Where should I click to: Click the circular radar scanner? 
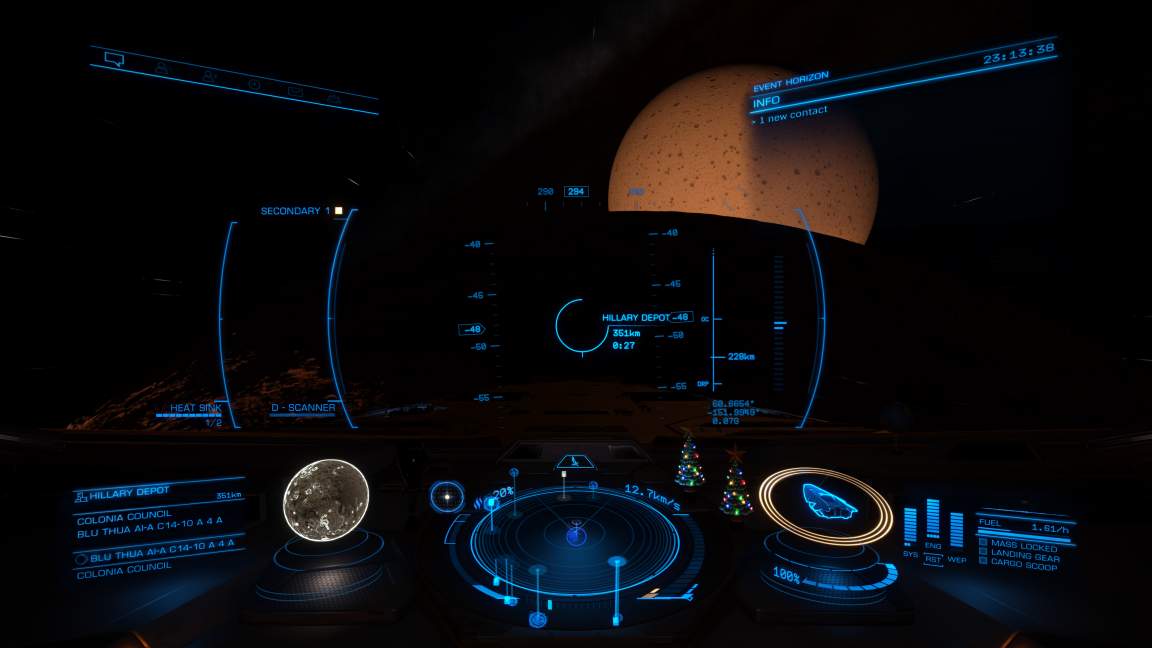(575, 538)
